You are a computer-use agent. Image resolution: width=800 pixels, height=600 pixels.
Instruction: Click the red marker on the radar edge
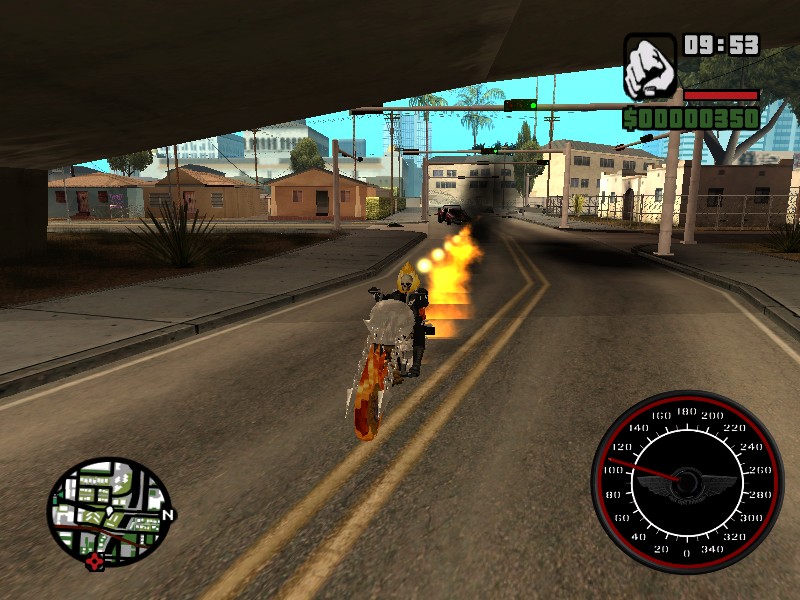95,561
